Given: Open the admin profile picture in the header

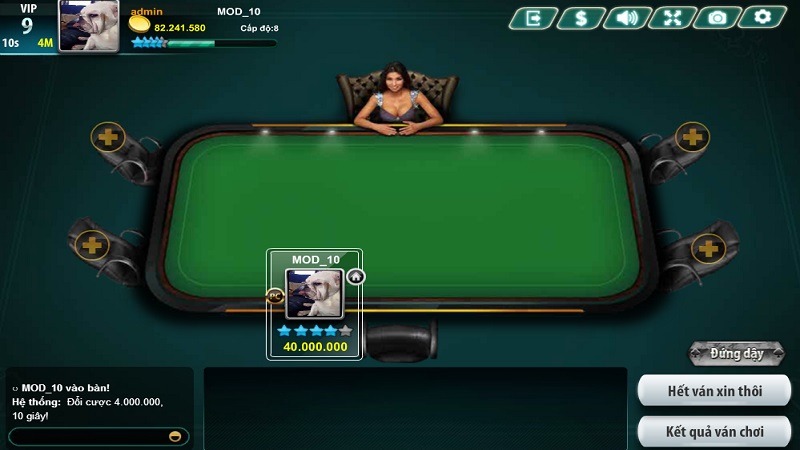Looking at the screenshot, I should tap(89, 25).
